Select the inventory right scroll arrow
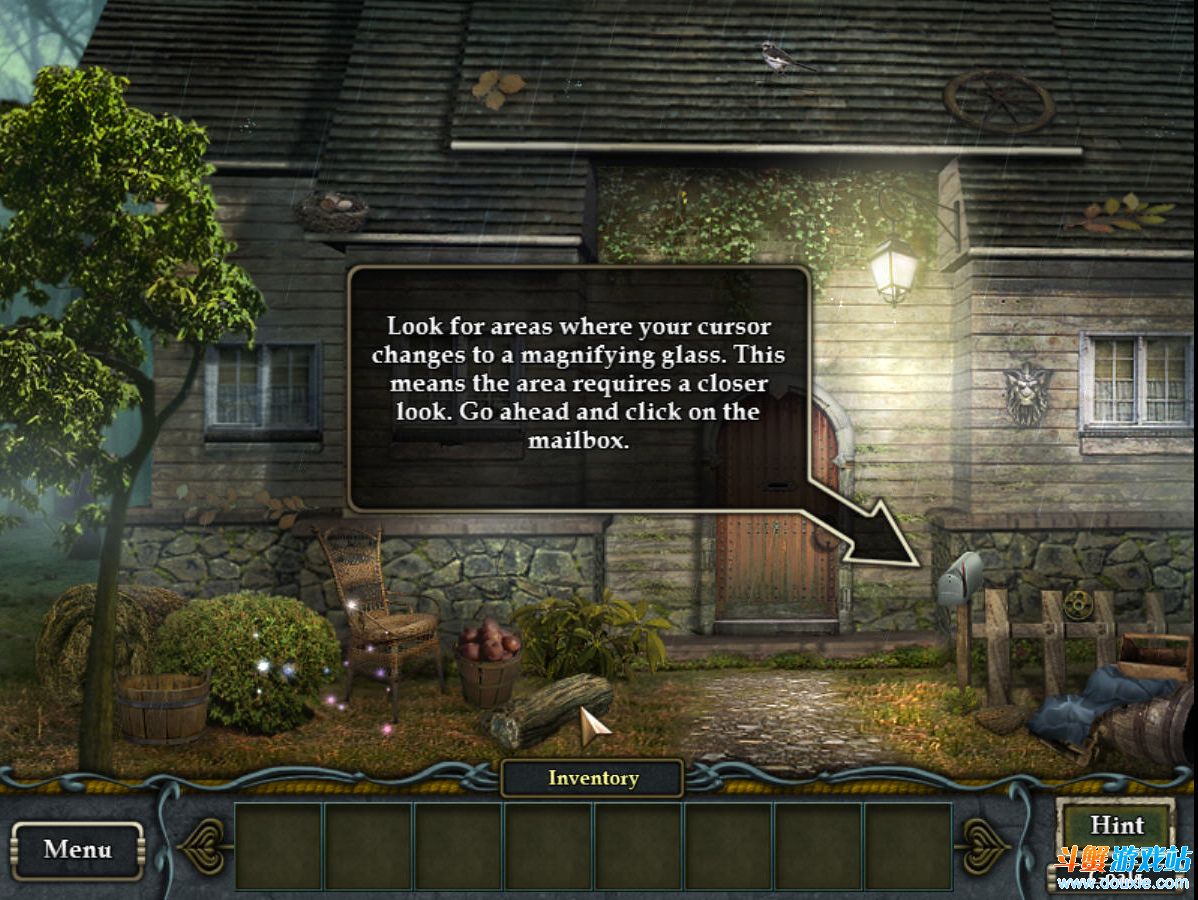The width and height of the screenshot is (1198, 900). 981,846
